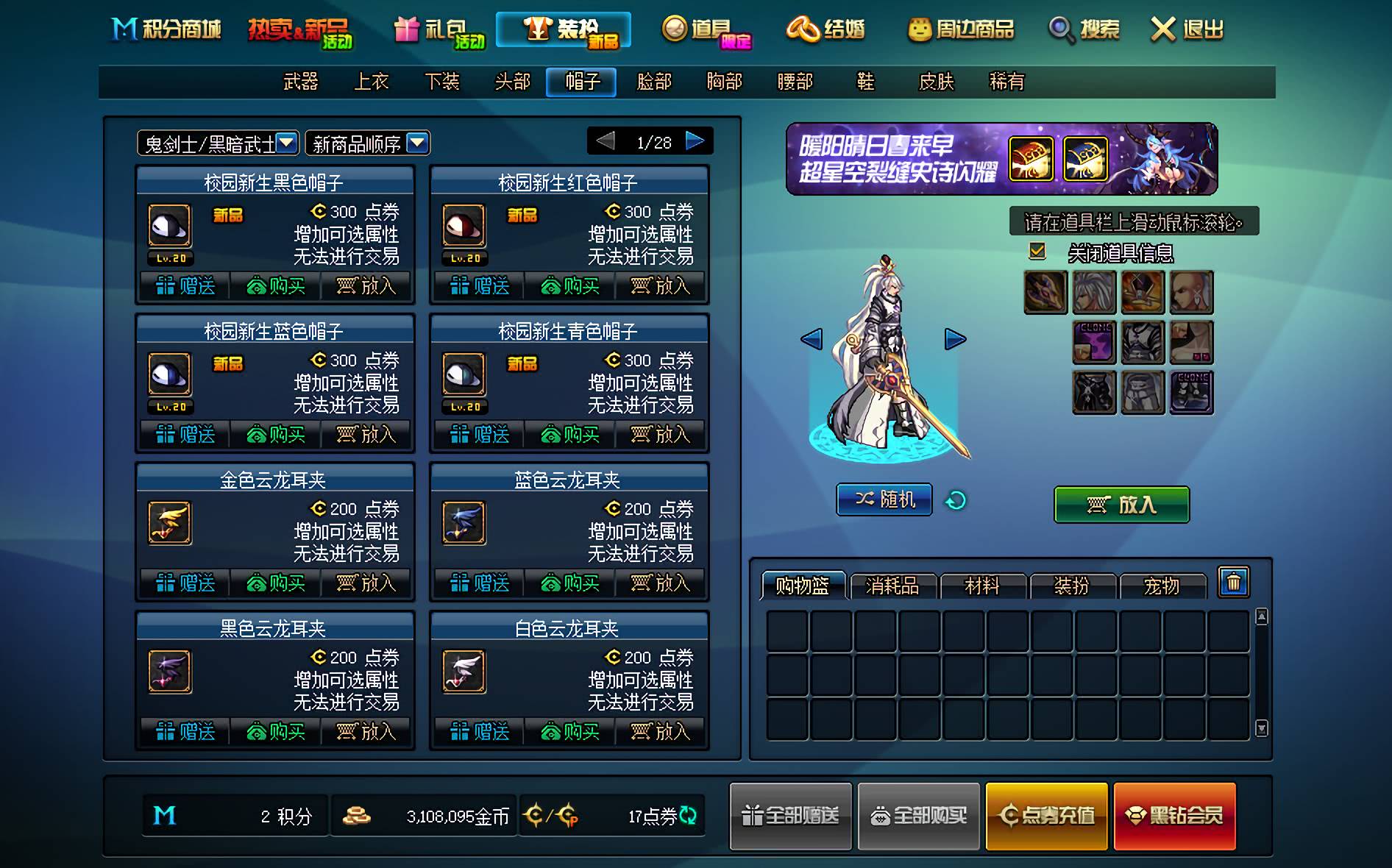1392x868 pixels.
Task: Randomize the avatar with 随机 button
Action: (884, 500)
